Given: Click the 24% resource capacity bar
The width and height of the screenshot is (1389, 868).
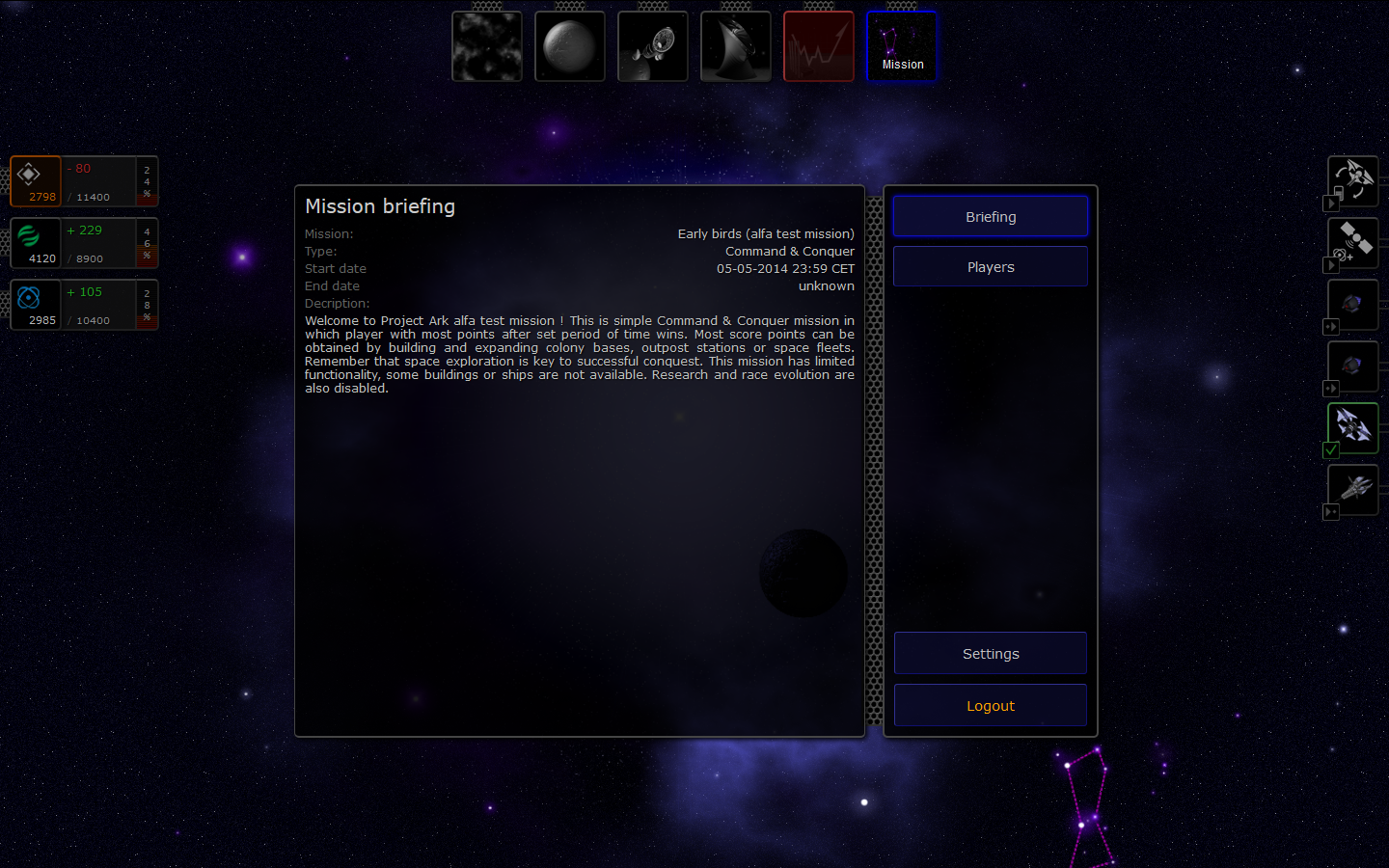Looking at the screenshot, I should 147,180.
